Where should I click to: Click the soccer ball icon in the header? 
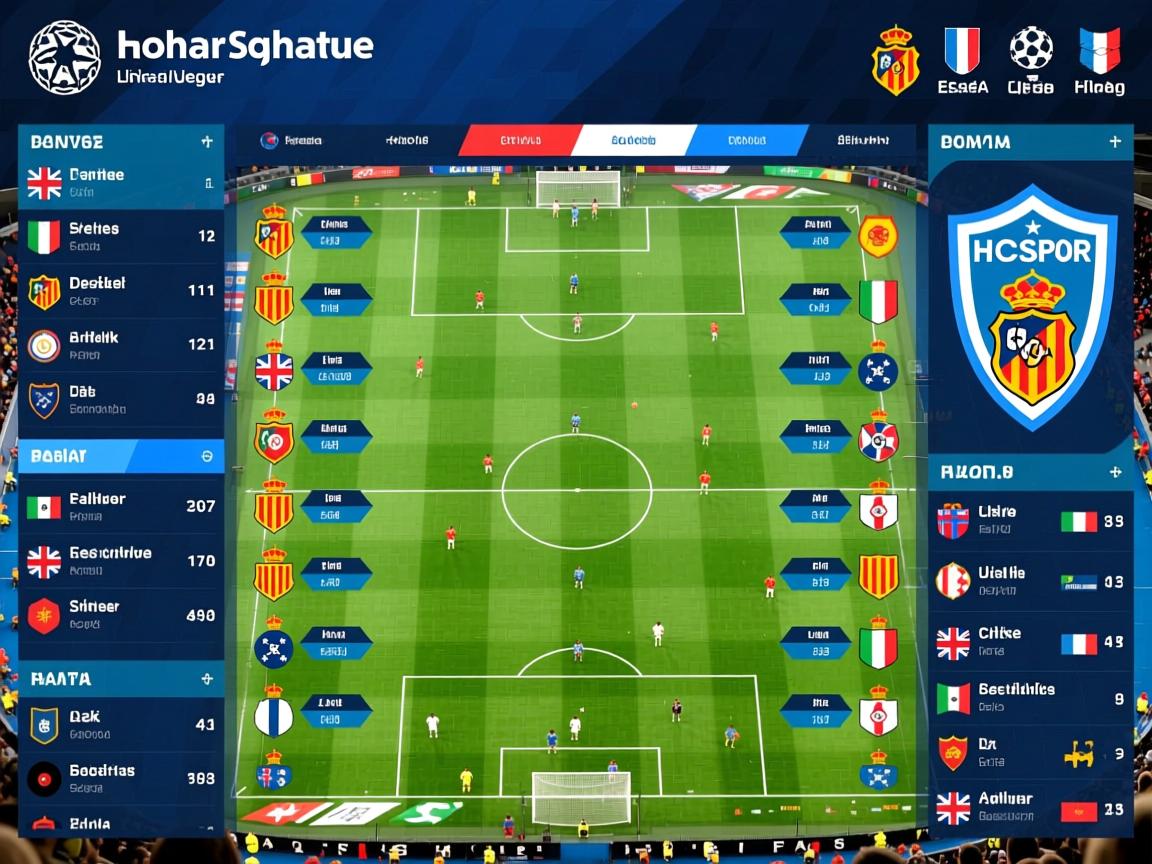tap(1030, 48)
